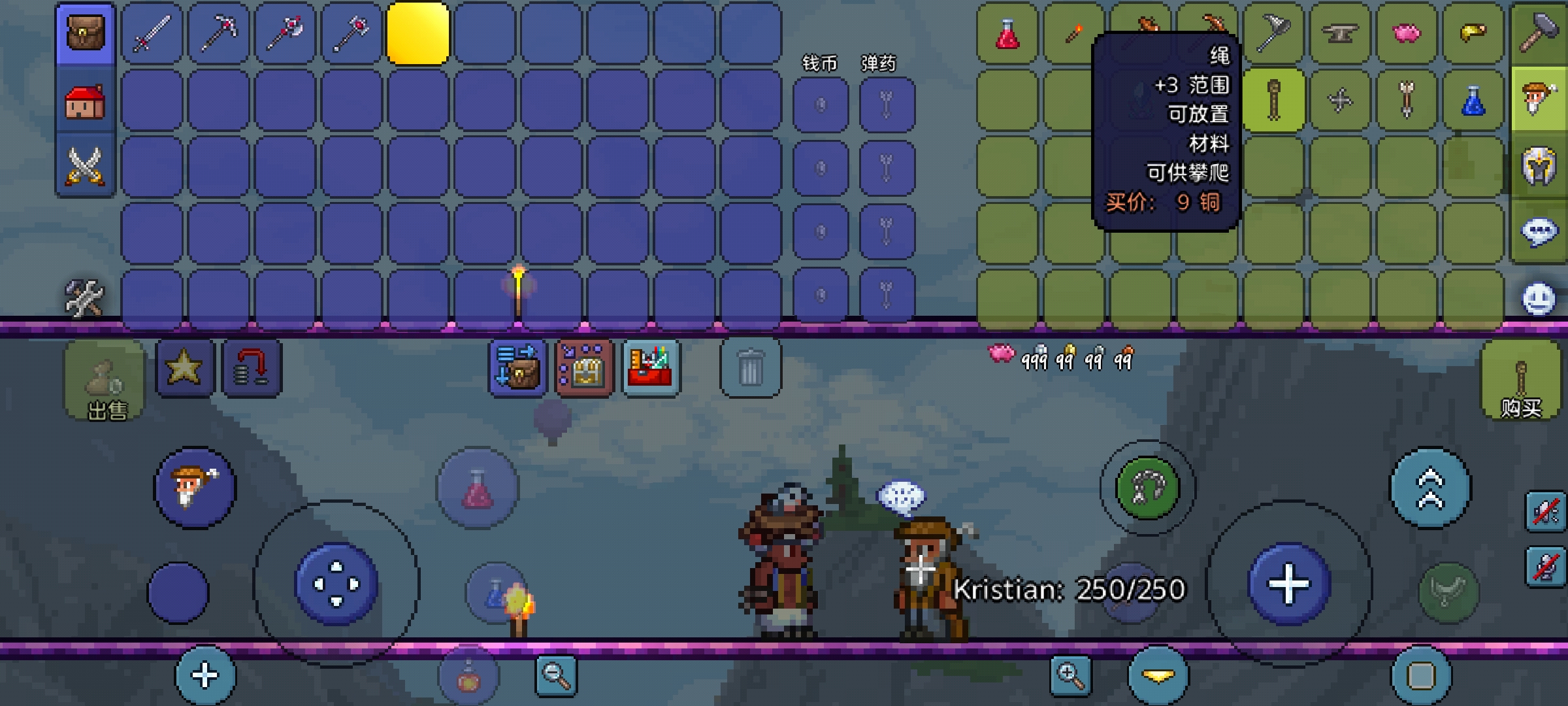Toggle the favorite star button

pyautogui.click(x=184, y=367)
